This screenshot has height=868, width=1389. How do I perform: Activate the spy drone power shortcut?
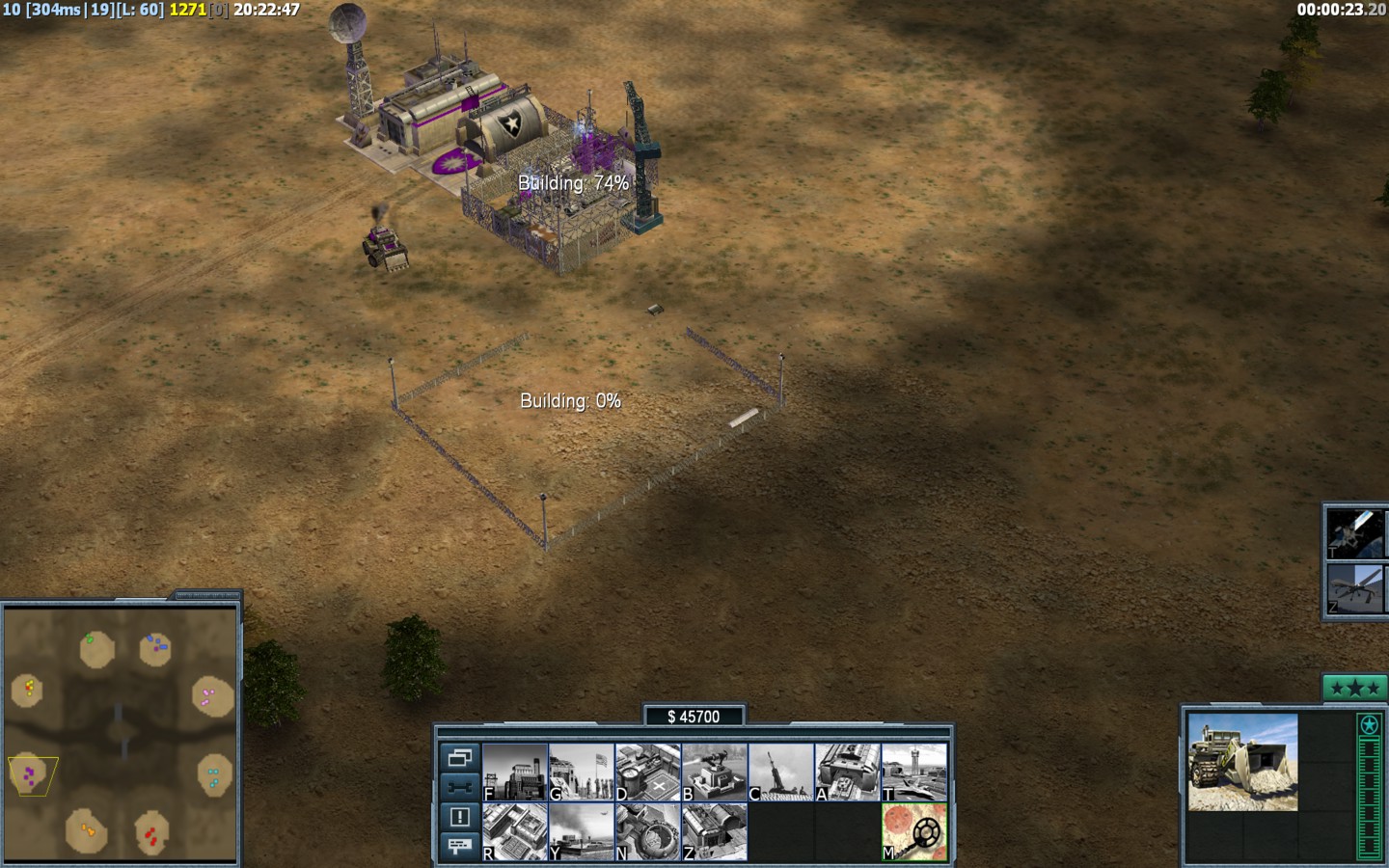(1355, 588)
